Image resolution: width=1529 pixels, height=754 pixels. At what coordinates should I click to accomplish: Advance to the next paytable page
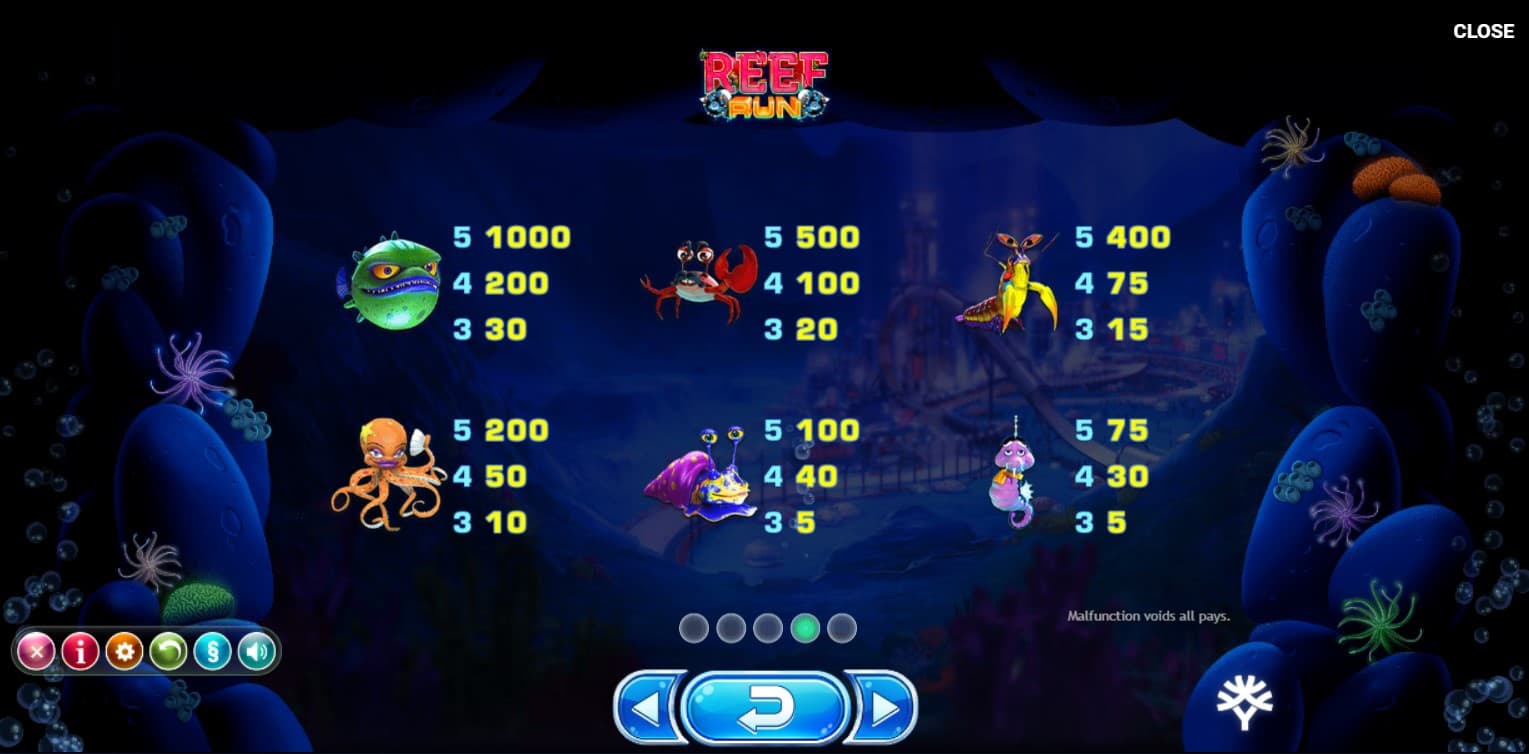(x=884, y=708)
